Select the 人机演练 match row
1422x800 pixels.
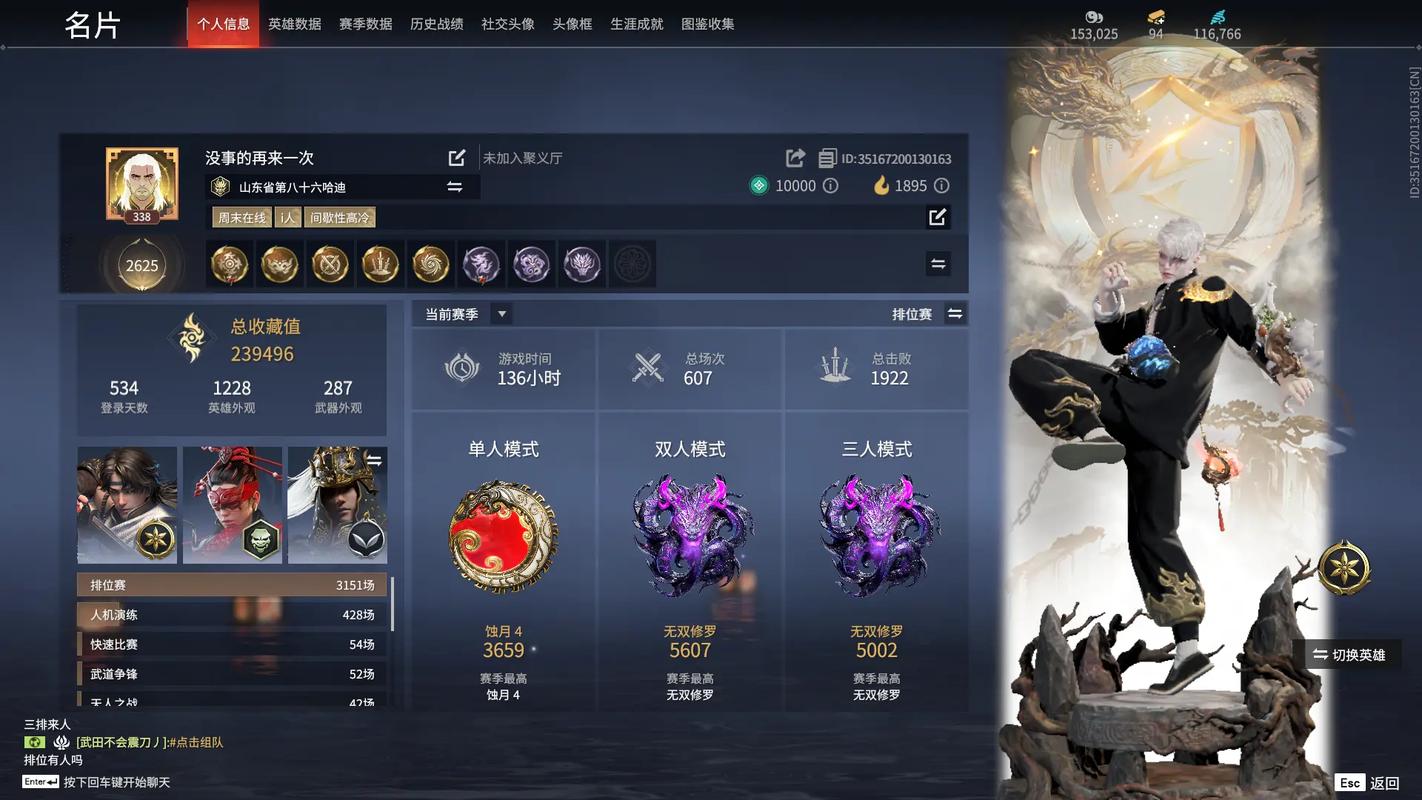[232, 615]
